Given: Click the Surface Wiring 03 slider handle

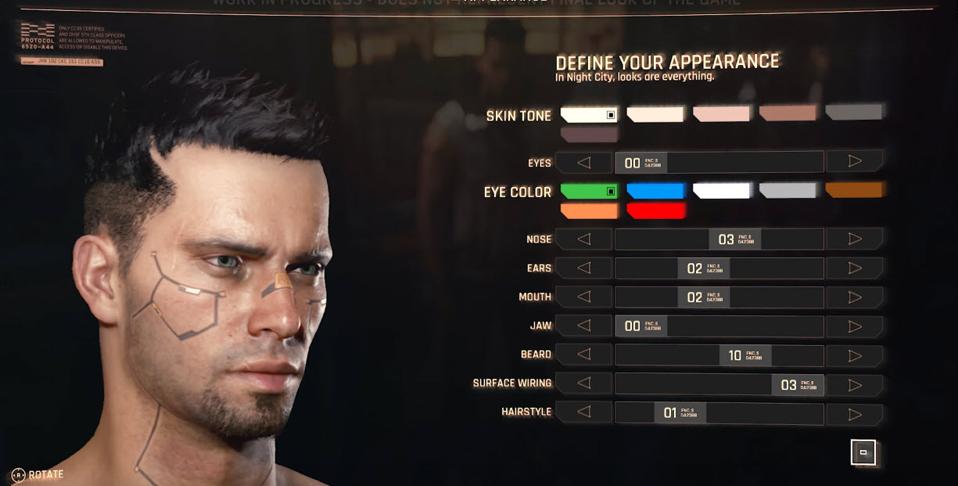Looking at the screenshot, I should 797,384.
